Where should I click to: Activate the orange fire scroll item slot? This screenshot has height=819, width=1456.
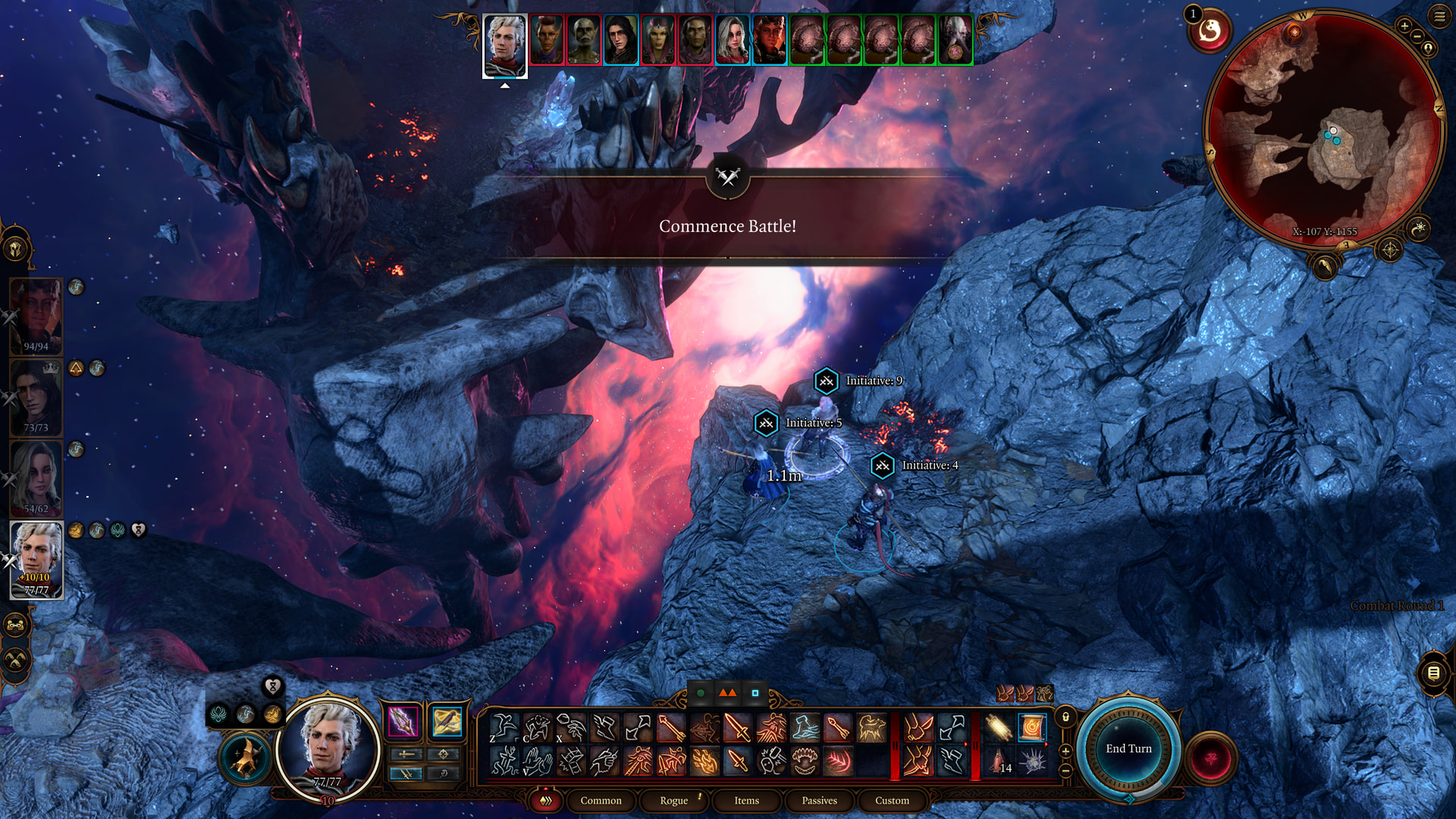point(1031,728)
